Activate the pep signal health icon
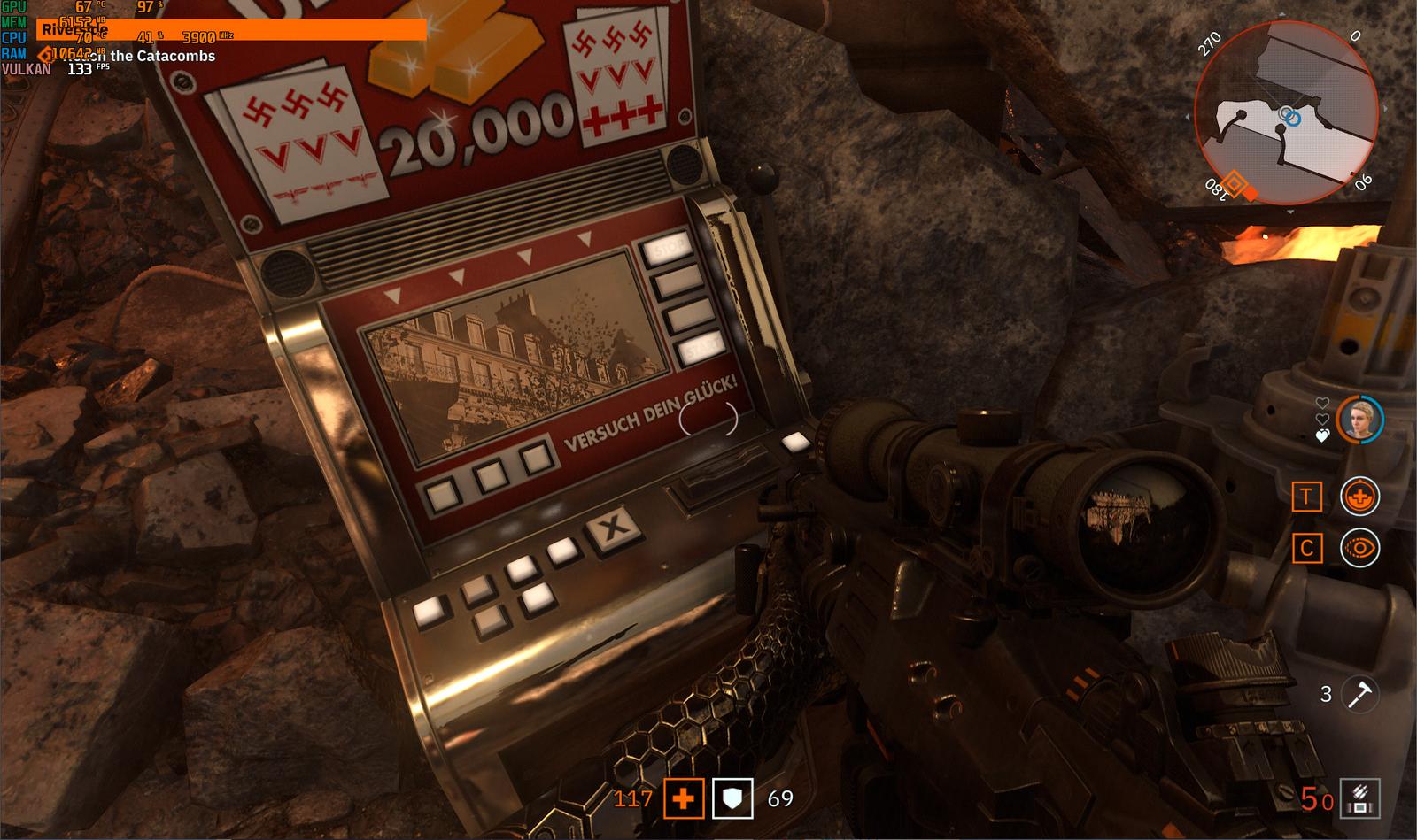The width and height of the screenshot is (1417, 840). (x=1359, y=497)
